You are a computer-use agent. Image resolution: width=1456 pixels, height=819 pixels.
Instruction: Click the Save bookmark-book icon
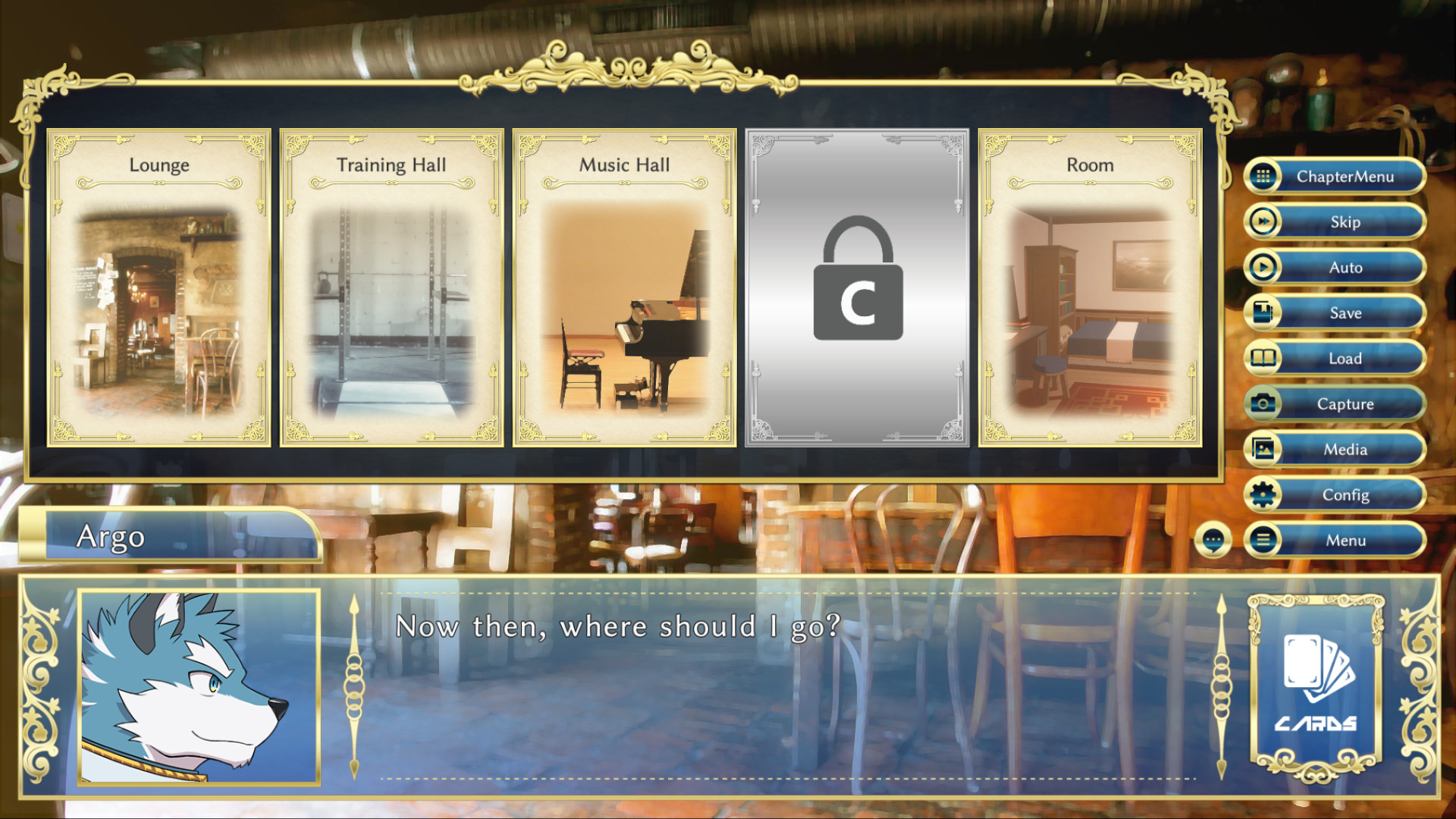[1262, 312]
